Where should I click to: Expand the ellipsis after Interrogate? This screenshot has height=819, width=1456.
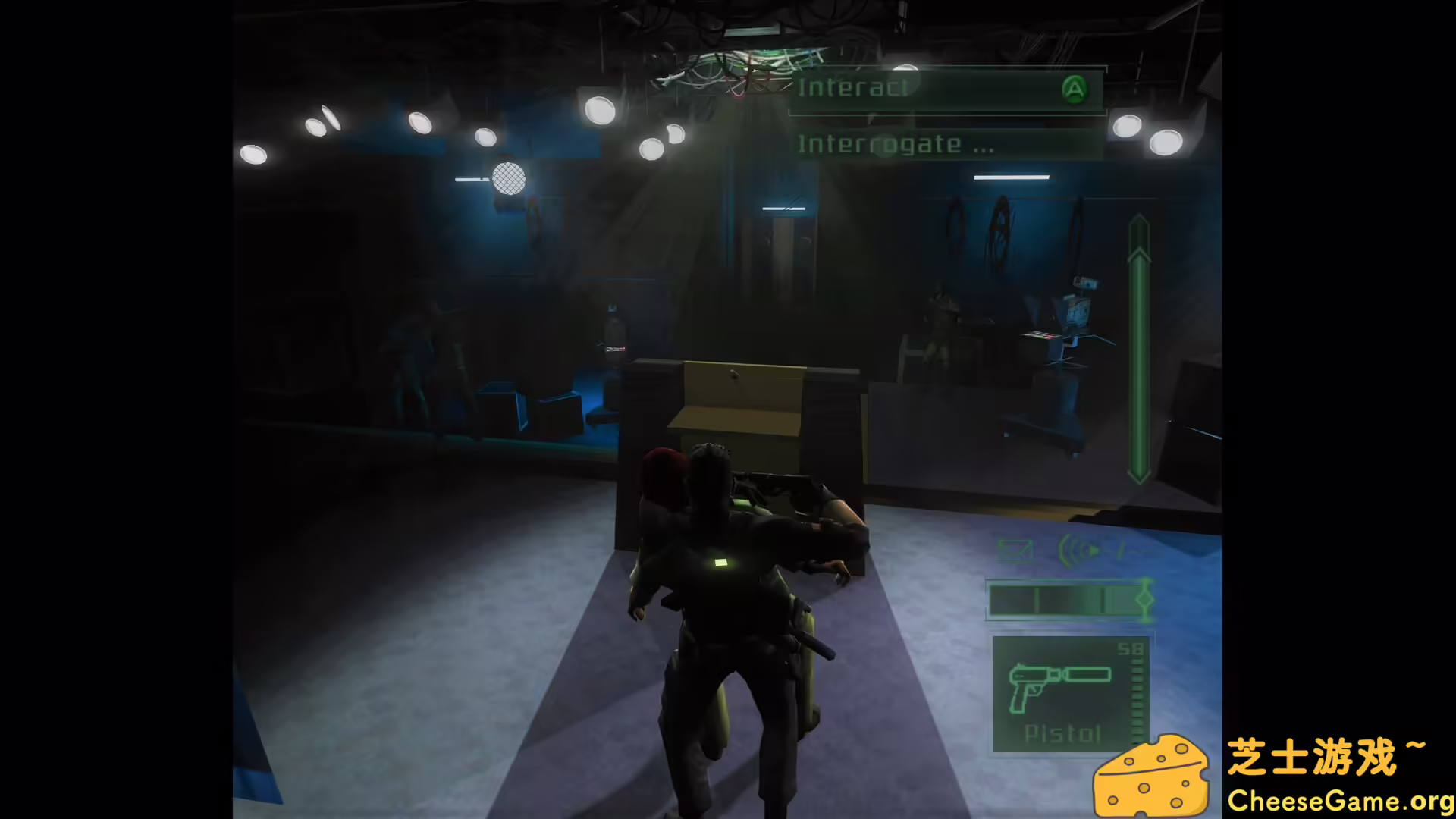pyautogui.click(x=984, y=148)
